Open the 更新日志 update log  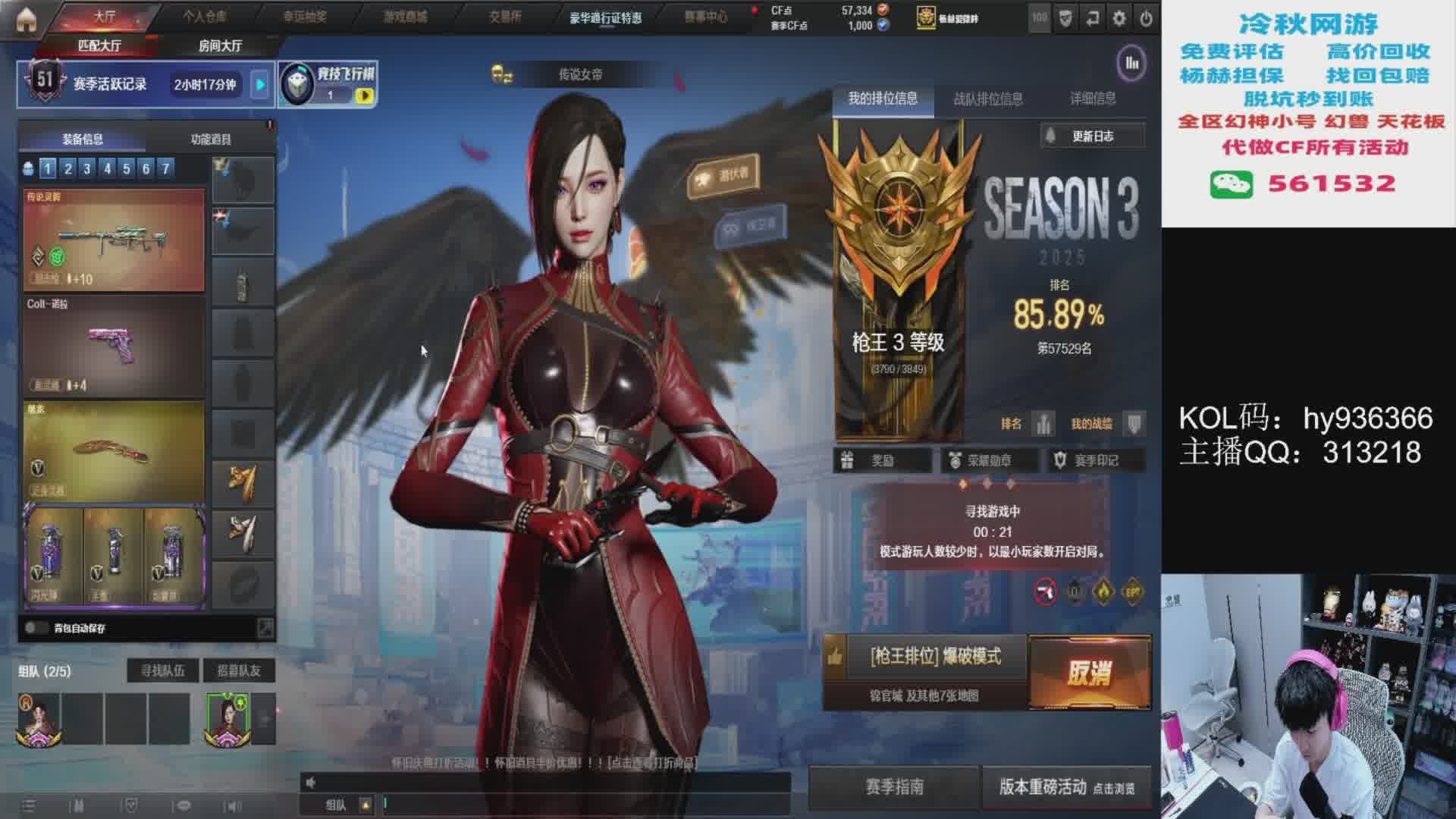tap(1092, 136)
